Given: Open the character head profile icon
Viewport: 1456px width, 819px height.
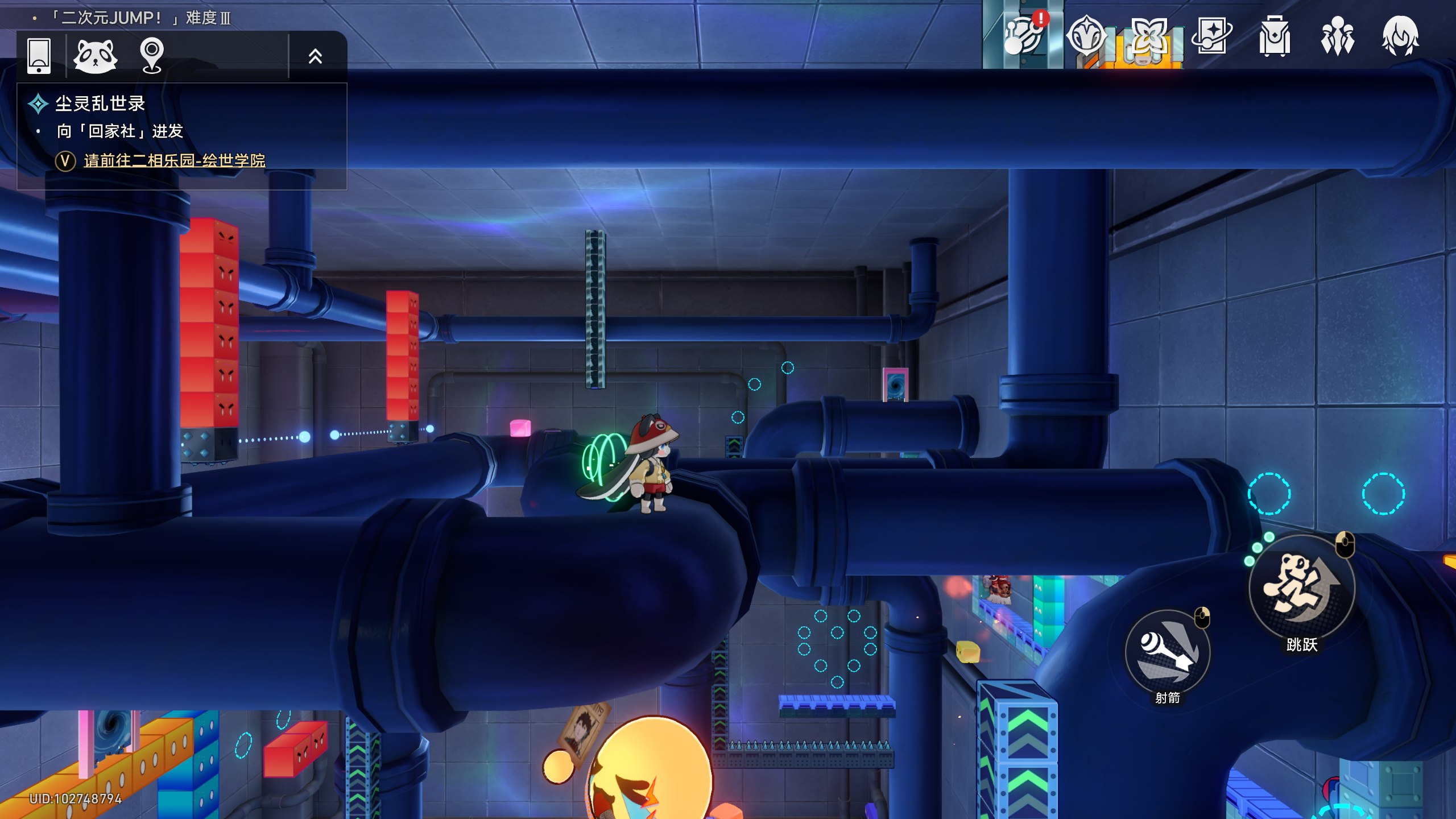Looking at the screenshot, I should (1400, 36).
